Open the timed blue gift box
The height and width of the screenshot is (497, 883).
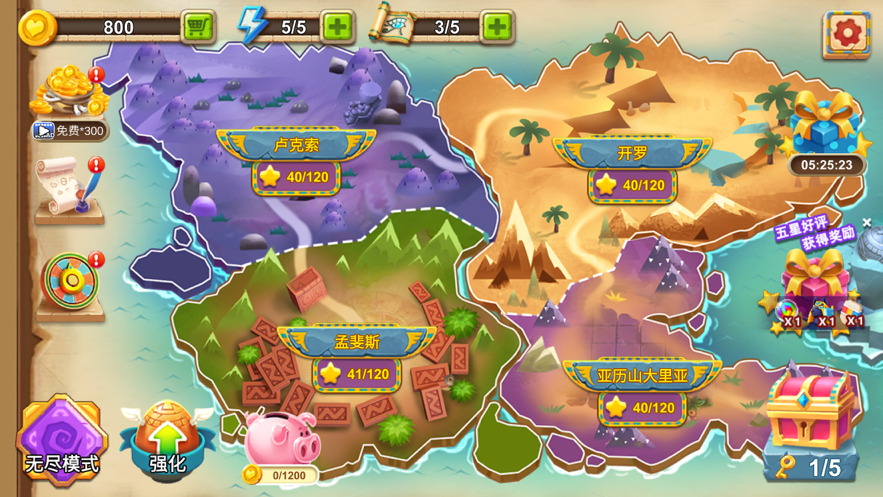(x=826, y=126)
